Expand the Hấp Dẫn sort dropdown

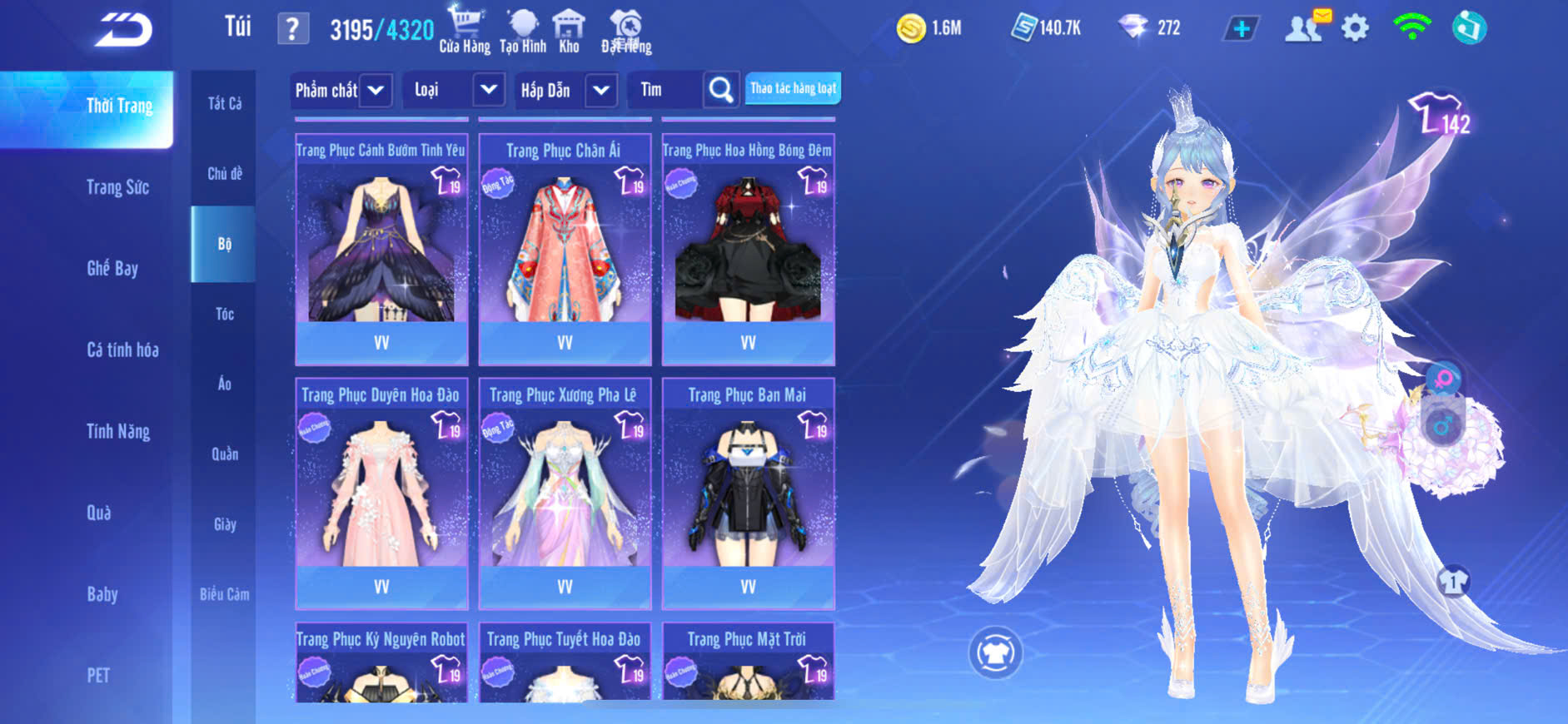tap(601, 90)
